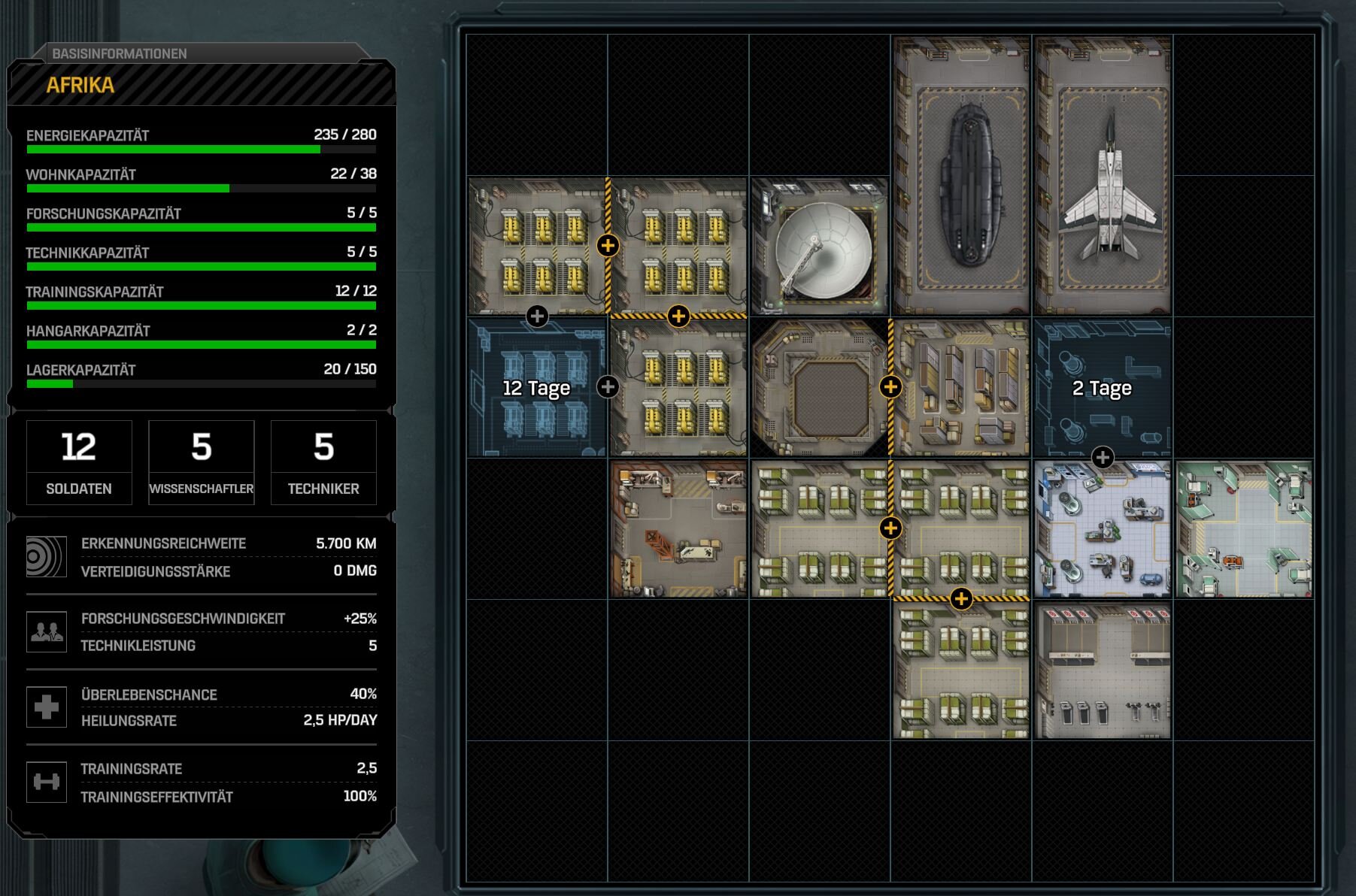Open the Soldaten count box
1356x896 pixels.
click(79, 462)
